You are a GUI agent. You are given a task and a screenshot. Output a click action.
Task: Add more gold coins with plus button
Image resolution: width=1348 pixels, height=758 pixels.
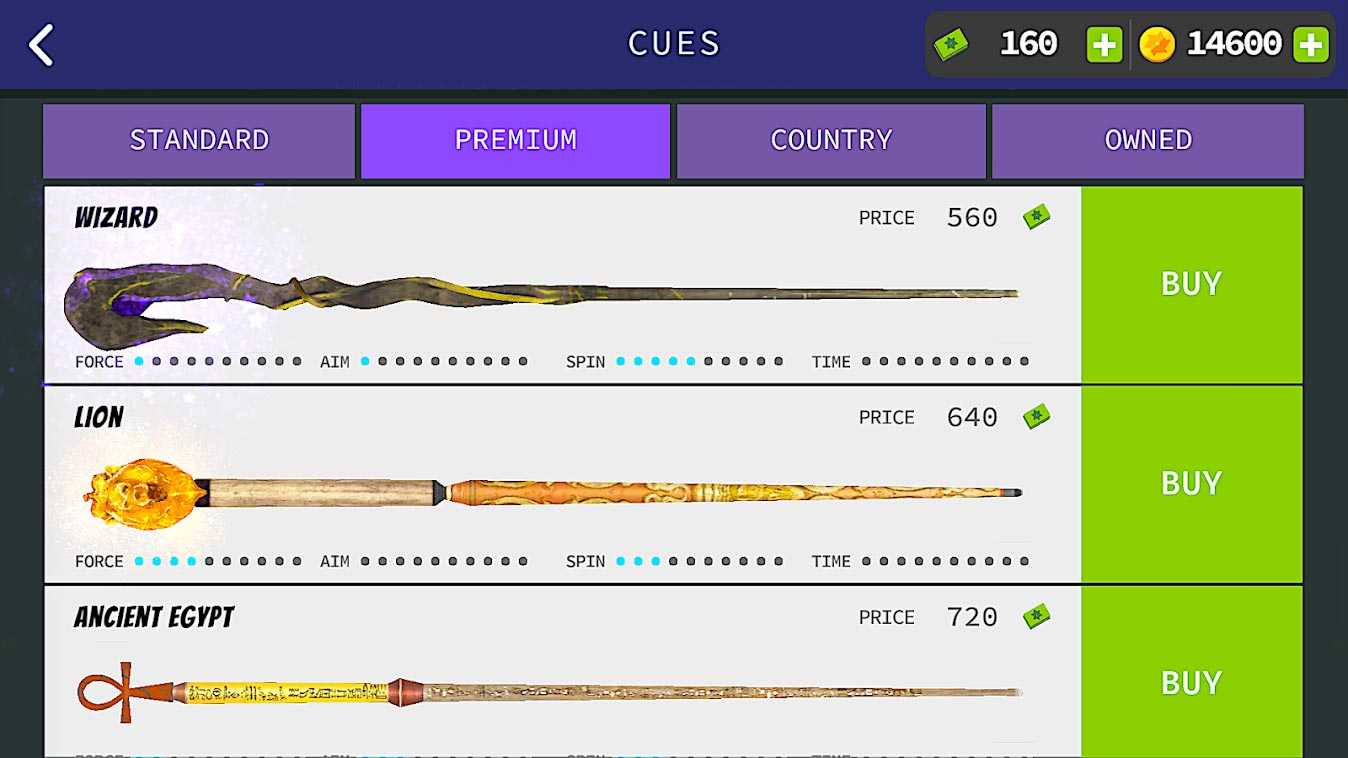[1310, 45]
